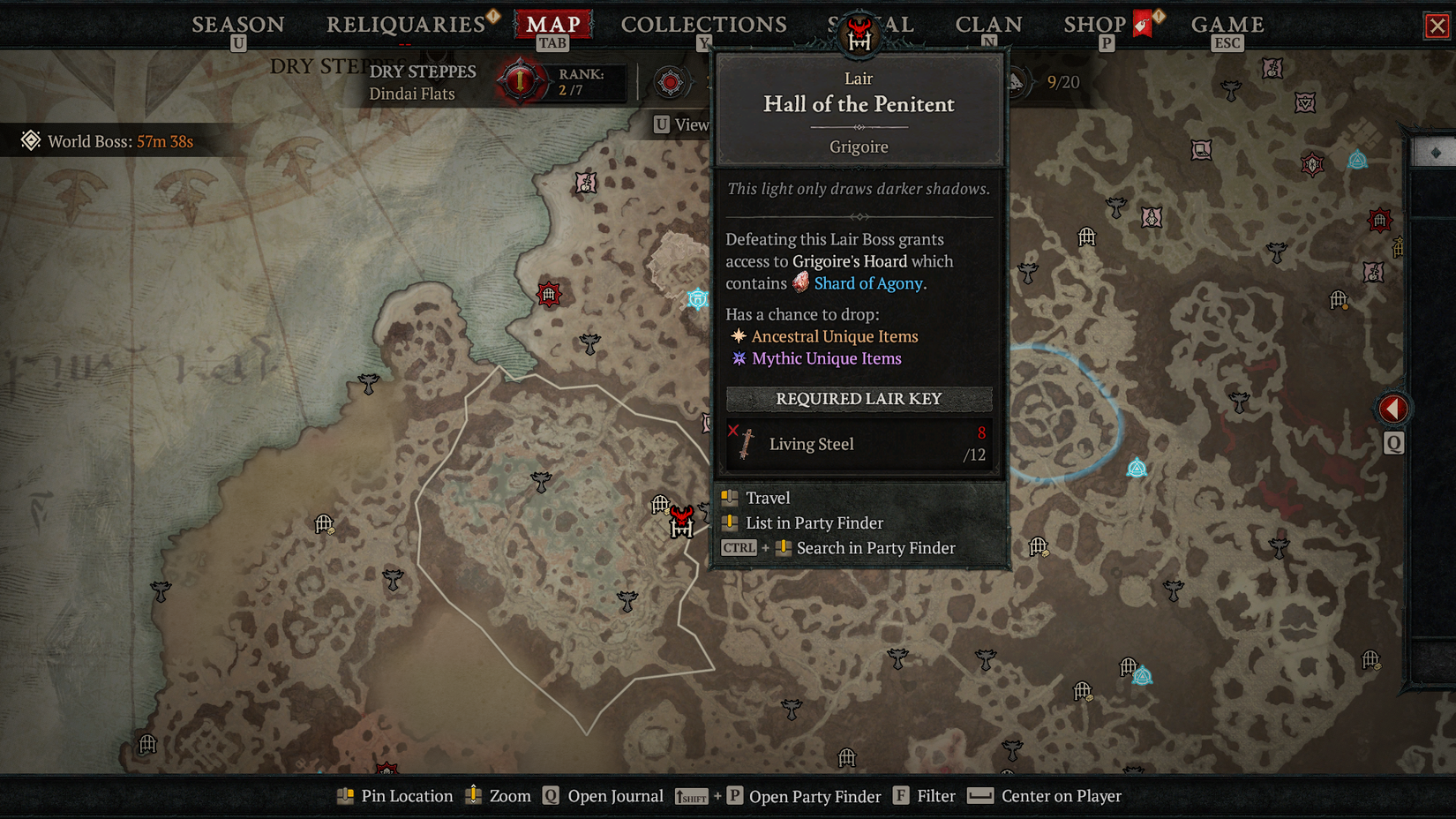The width and height of the screenshot is (1456, 819).
Task: Select the cyan waypoint icon near the lair marker
Action: click(698, 299)
